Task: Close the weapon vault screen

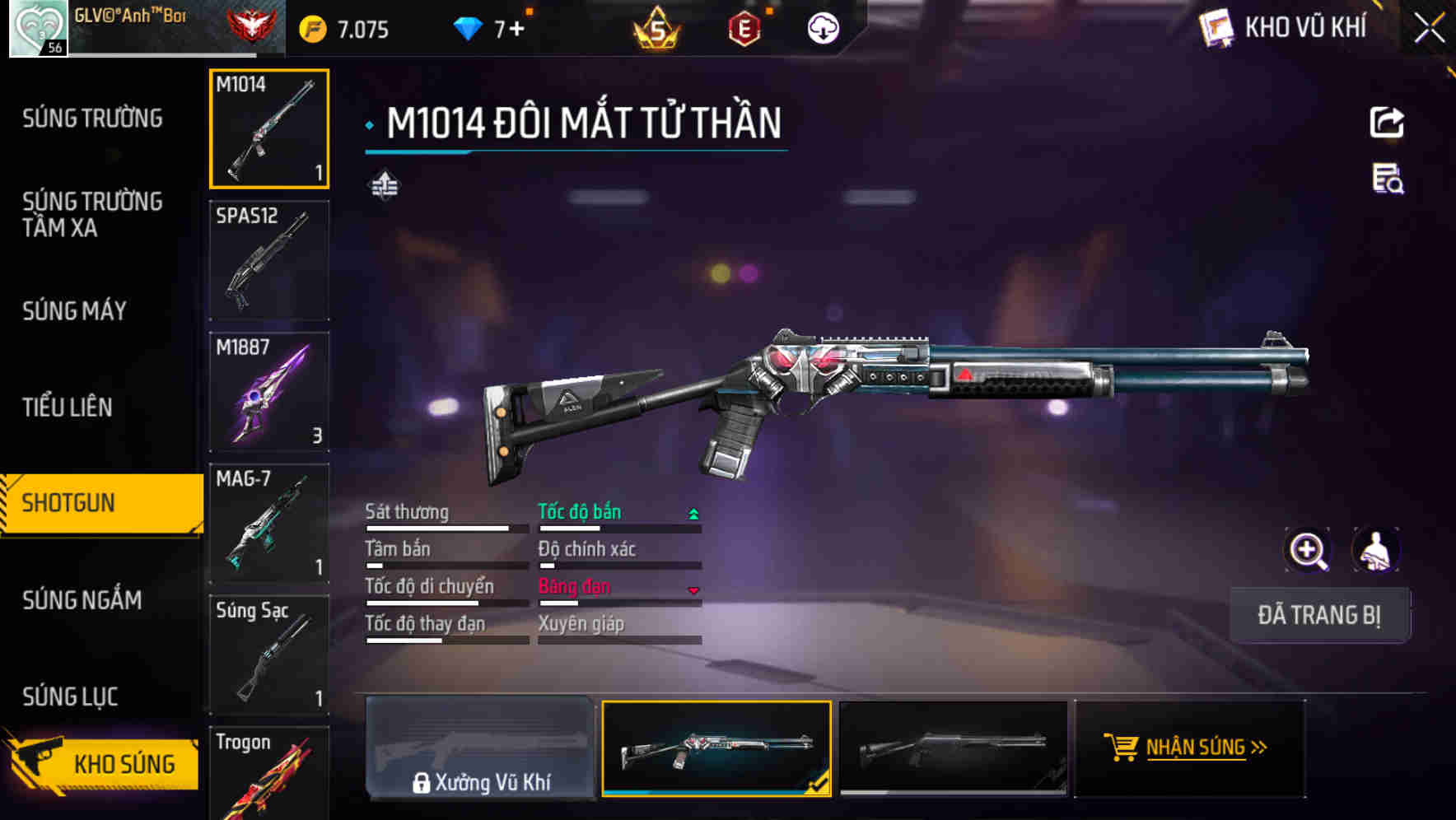Action: coord(1429,29)
